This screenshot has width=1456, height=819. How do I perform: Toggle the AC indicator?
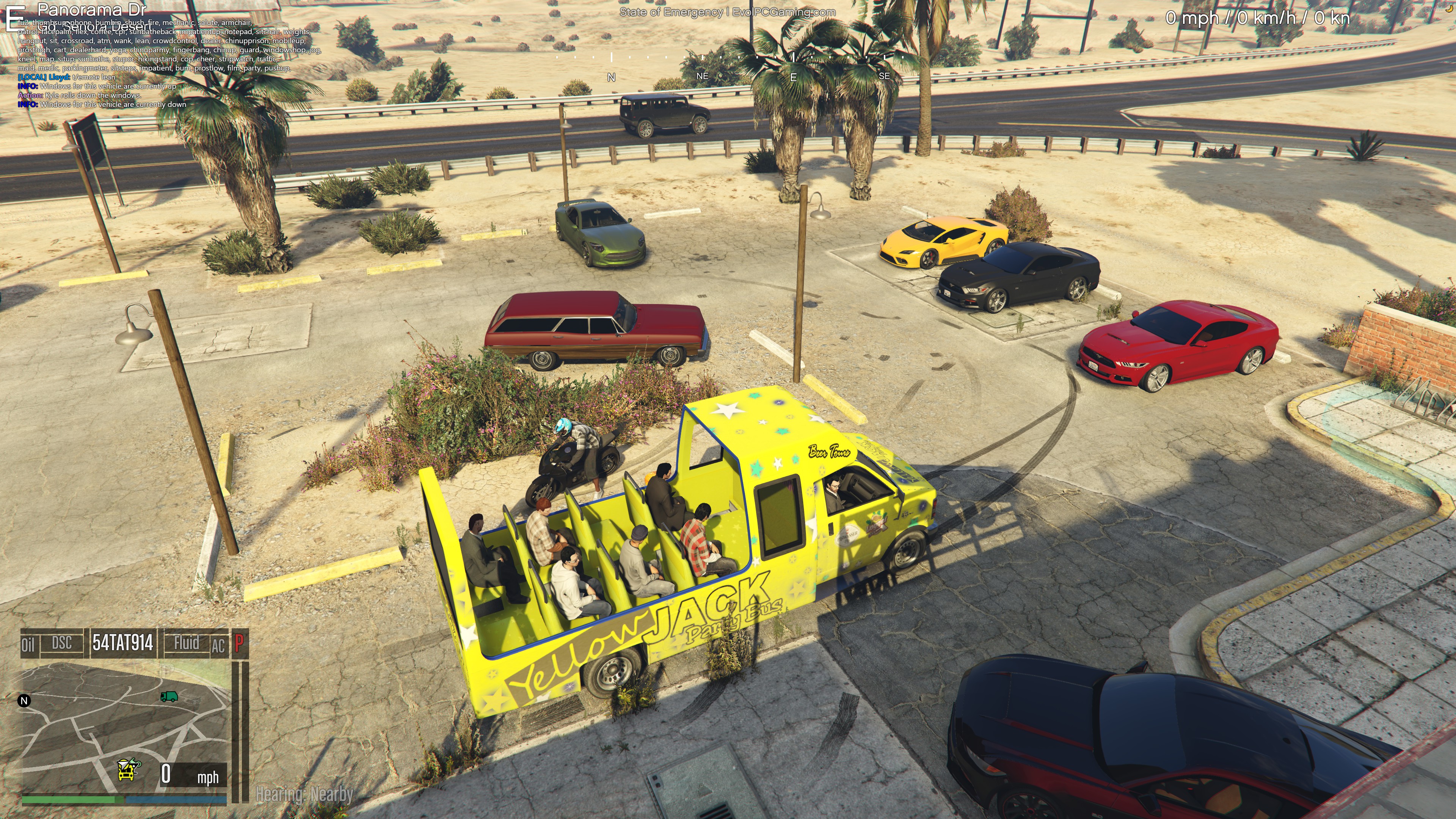tap(218, 645)
